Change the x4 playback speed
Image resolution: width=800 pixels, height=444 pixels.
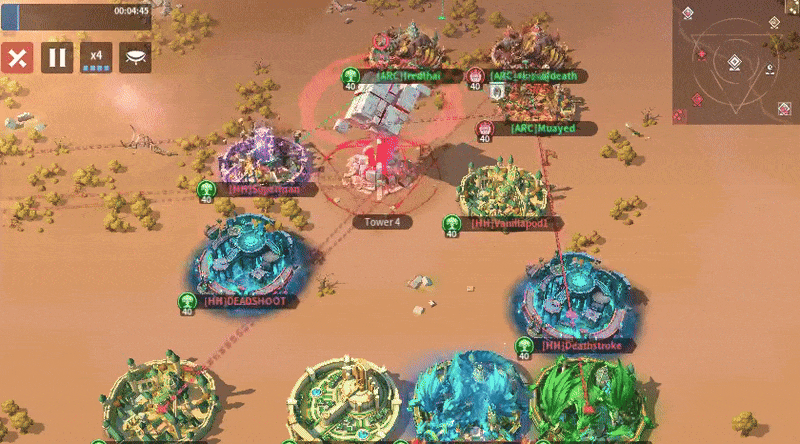(x=96, y=57)
